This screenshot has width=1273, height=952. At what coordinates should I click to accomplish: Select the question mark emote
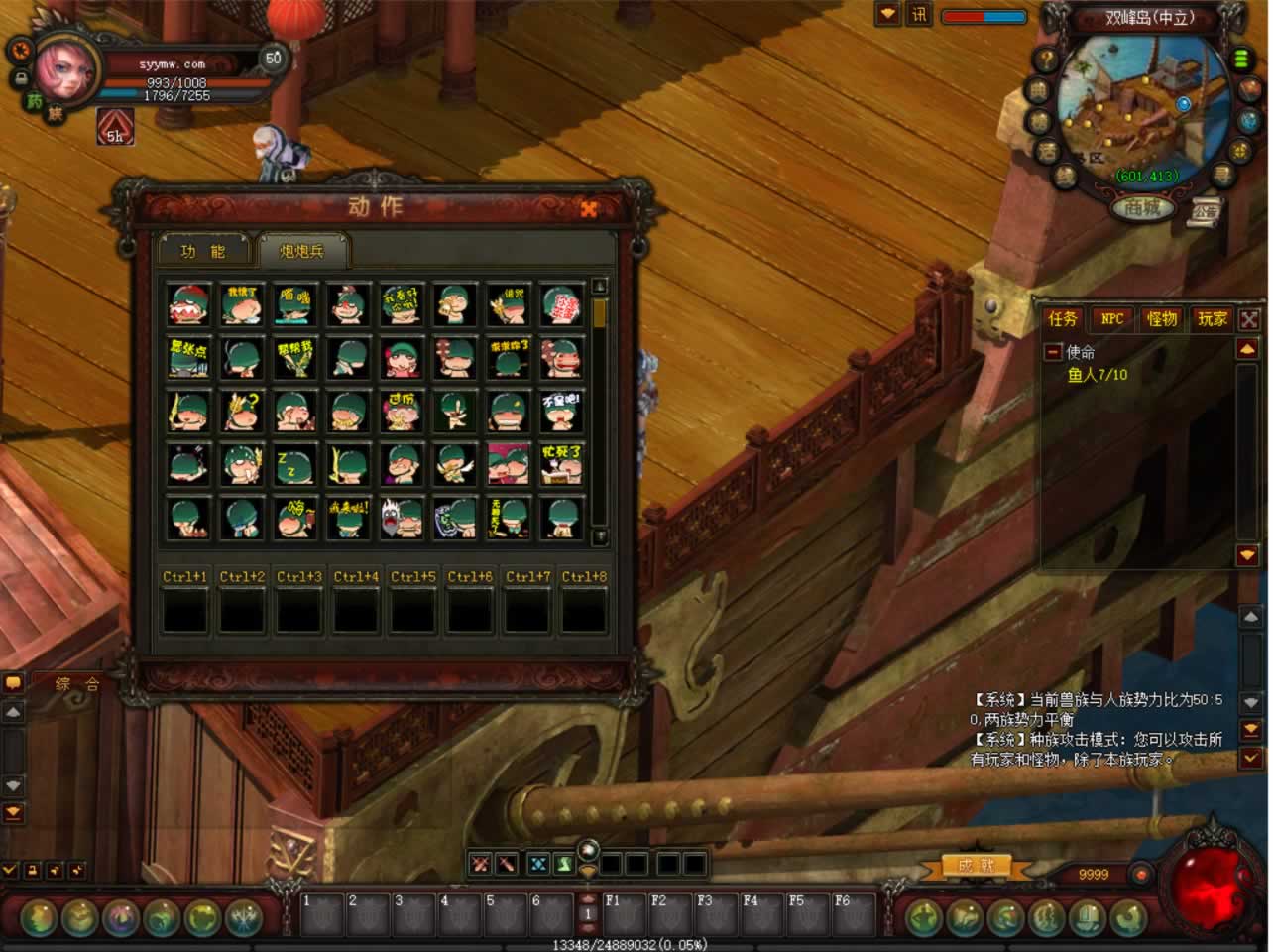point(242,411)
